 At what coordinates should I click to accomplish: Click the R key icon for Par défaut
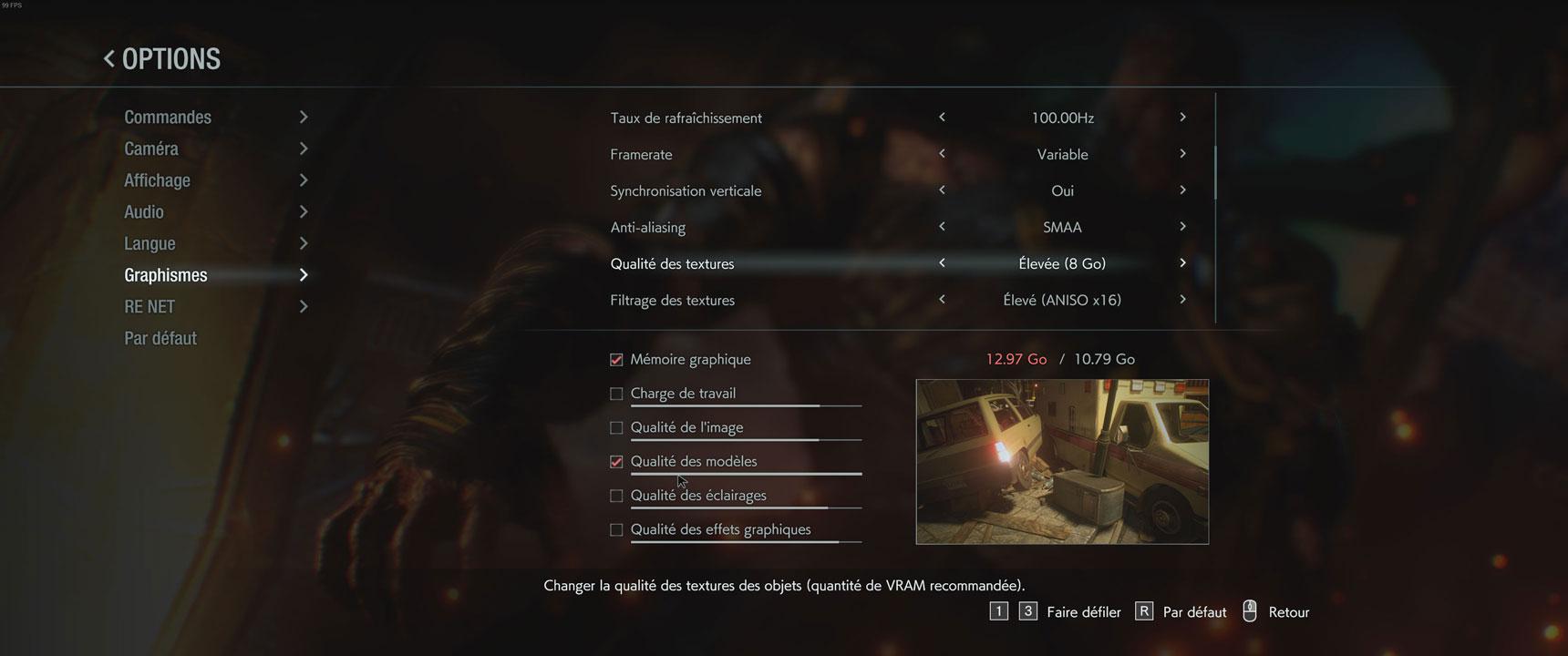coord(1143,611)
